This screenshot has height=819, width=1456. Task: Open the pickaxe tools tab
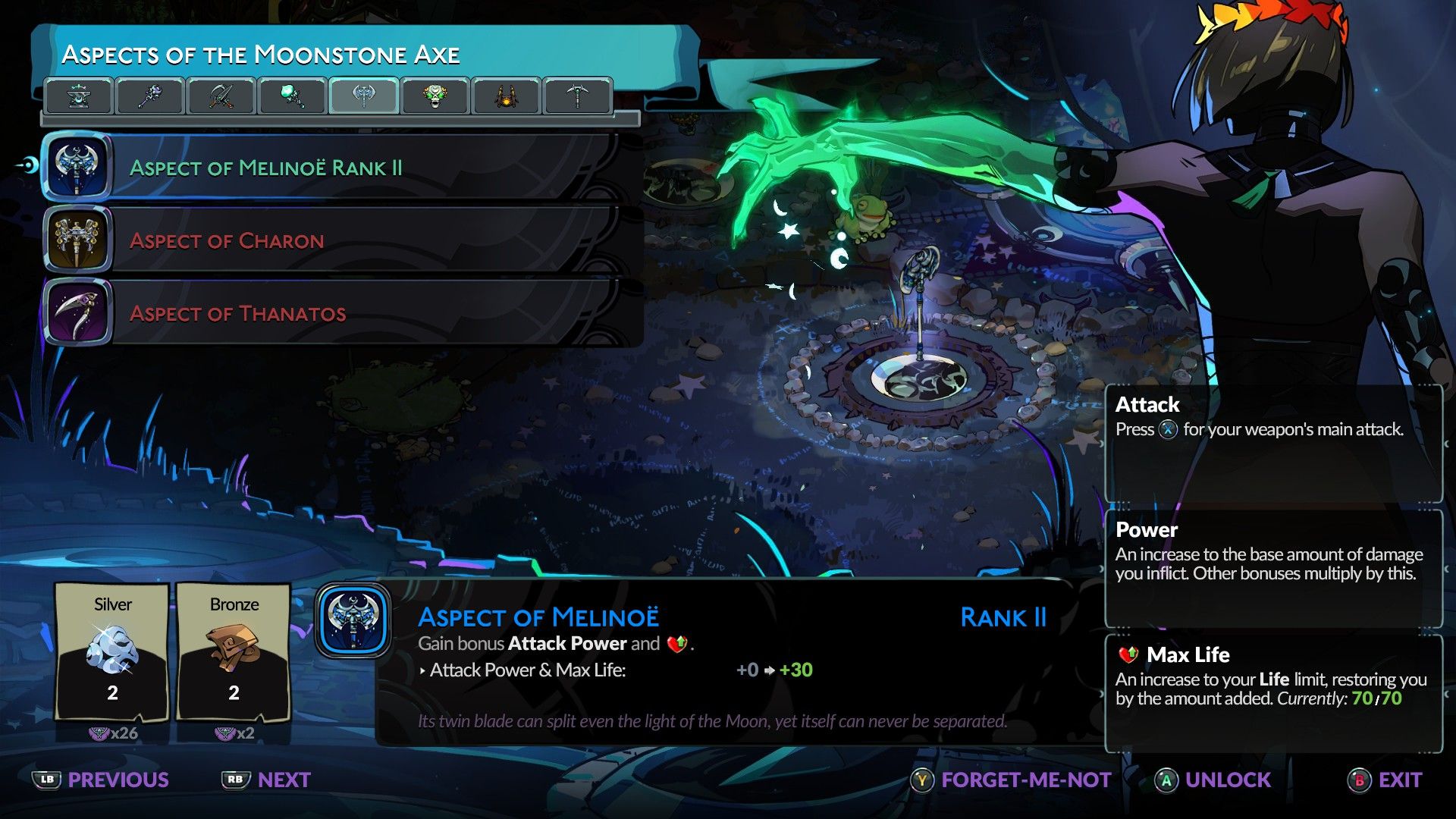click(578, 96)
